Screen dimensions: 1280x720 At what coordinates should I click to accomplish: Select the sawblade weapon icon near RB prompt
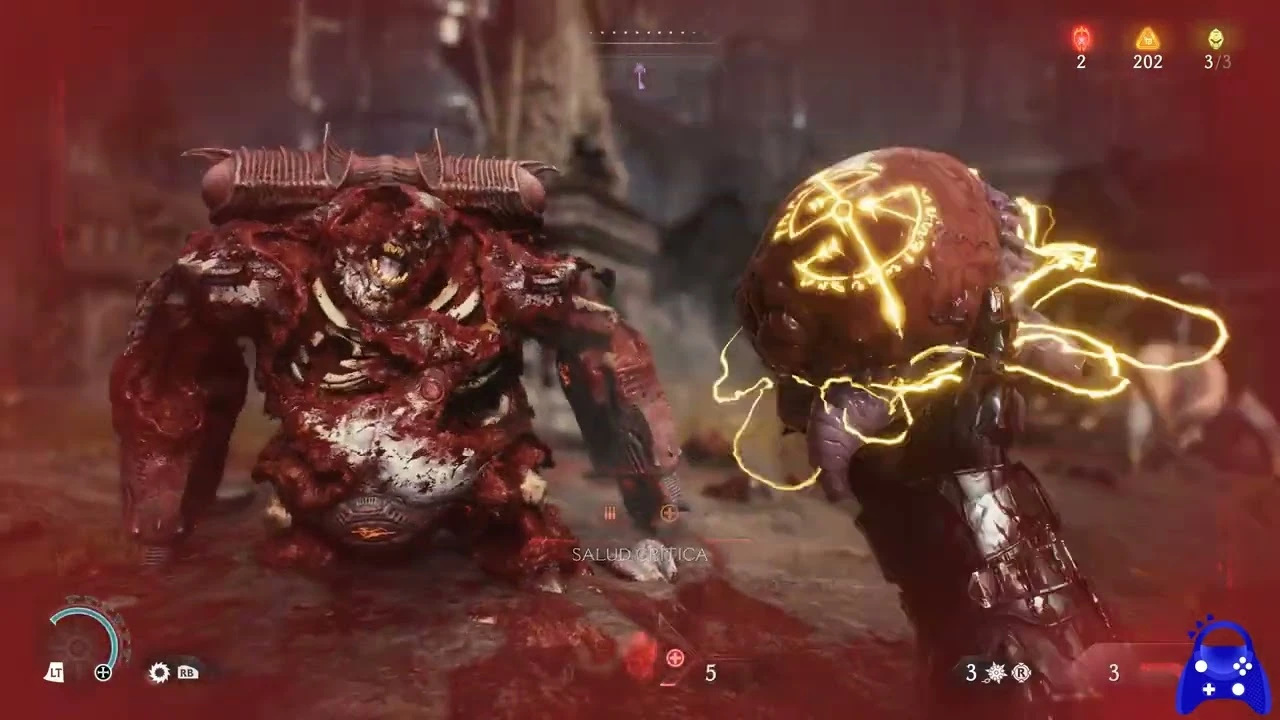click(x=158, y=673)
